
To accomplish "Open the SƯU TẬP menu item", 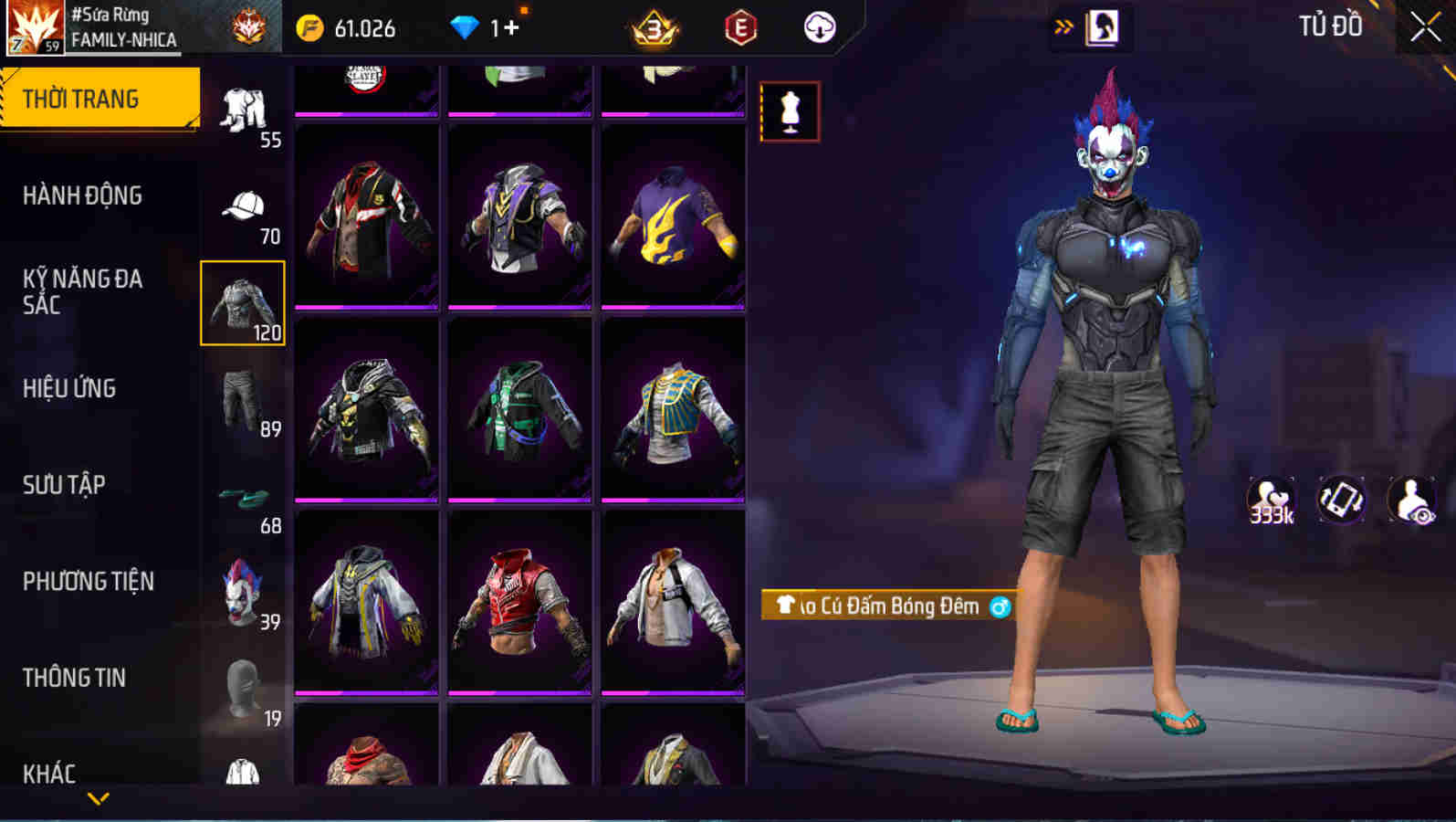I will pos(61,485).
